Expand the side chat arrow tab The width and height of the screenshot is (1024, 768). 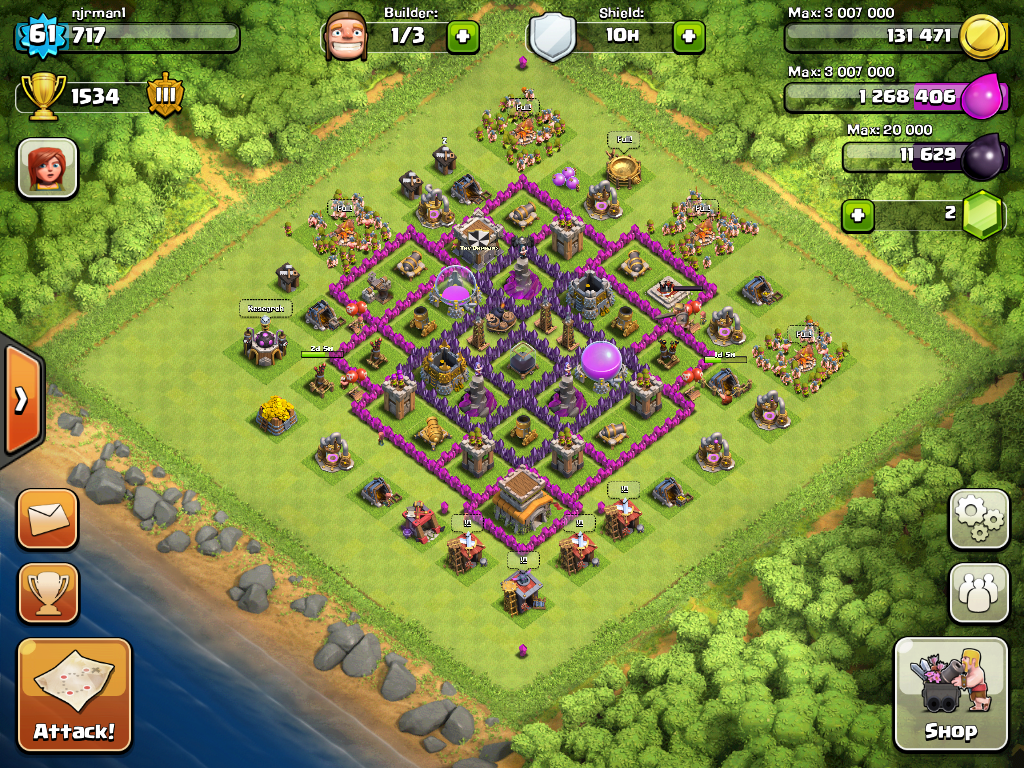pos(21,399)
